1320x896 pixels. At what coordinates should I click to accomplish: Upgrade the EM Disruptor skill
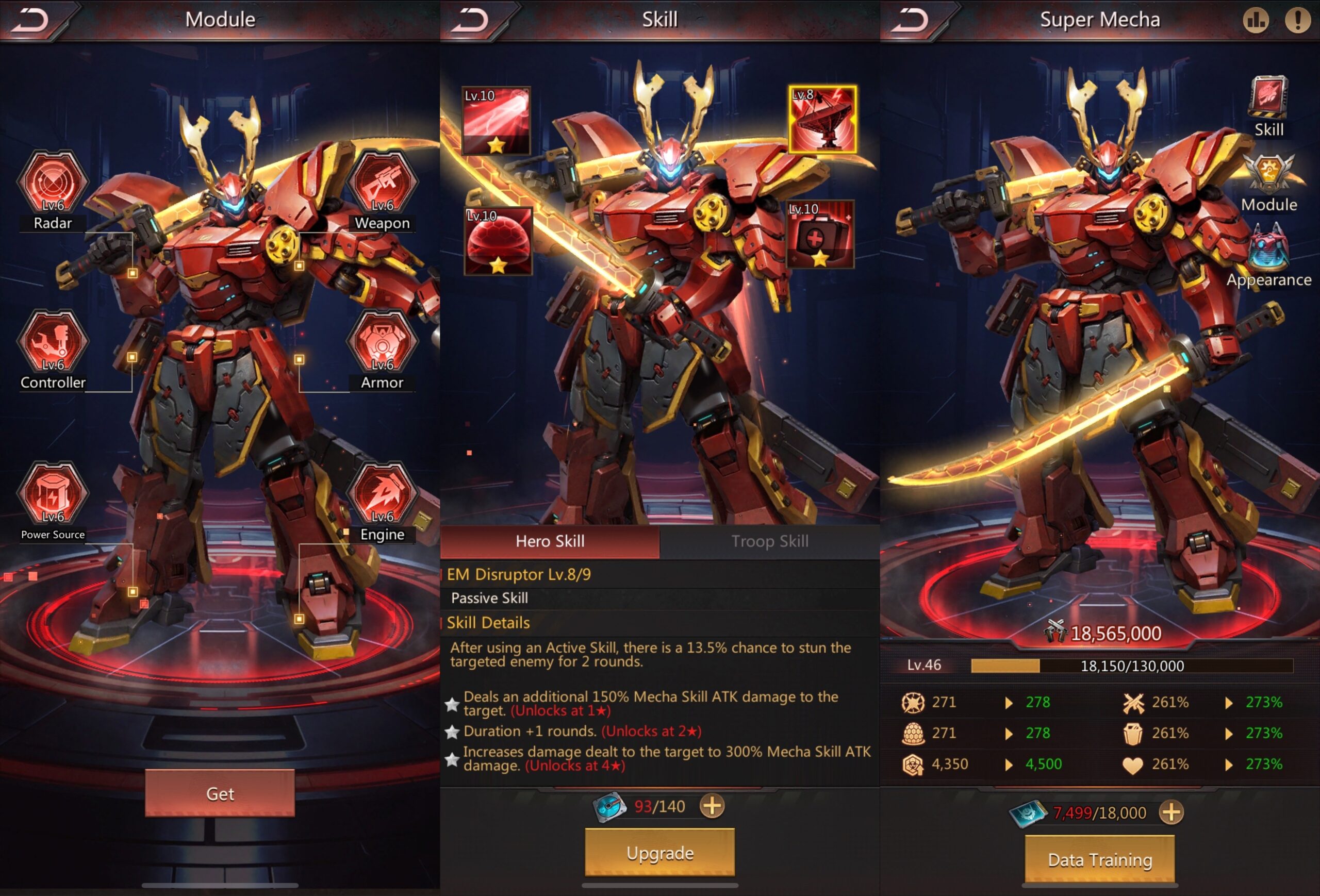pos(659,853)
